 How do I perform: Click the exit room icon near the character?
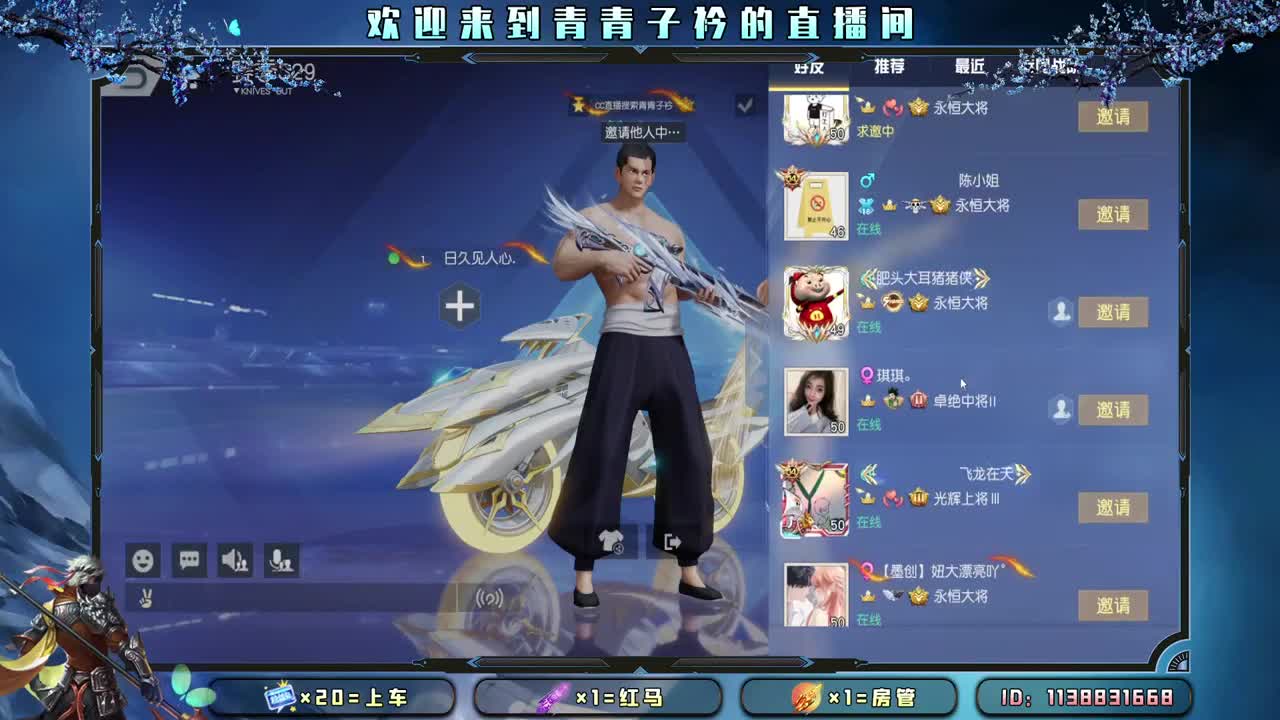tap(671, 540)
